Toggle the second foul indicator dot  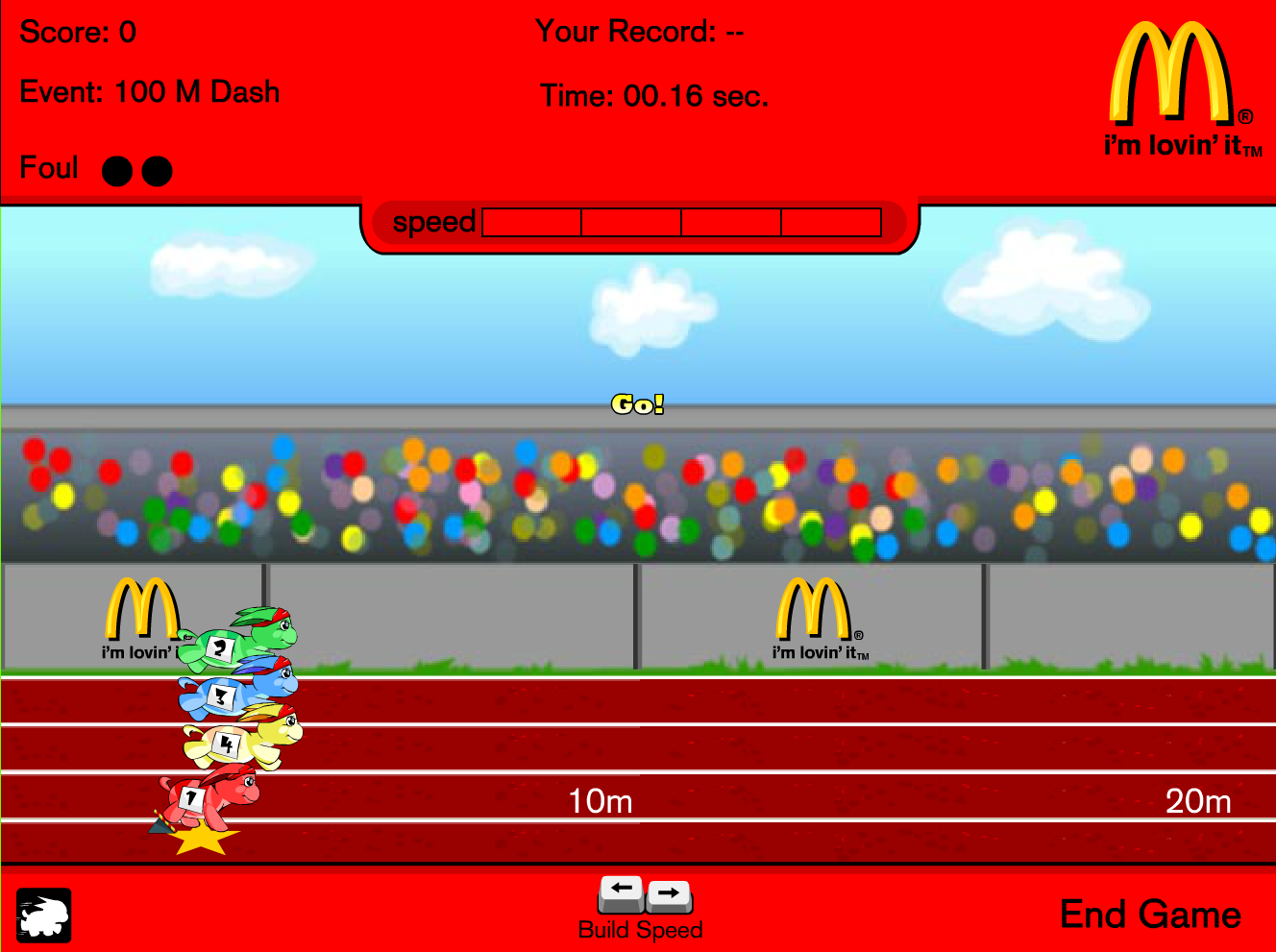click(x=157, y=170)
